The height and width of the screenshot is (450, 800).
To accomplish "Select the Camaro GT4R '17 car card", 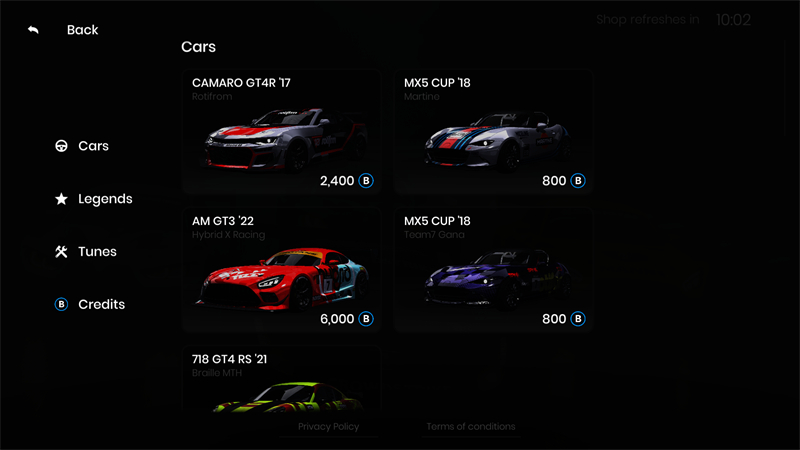I will point(281,131).
